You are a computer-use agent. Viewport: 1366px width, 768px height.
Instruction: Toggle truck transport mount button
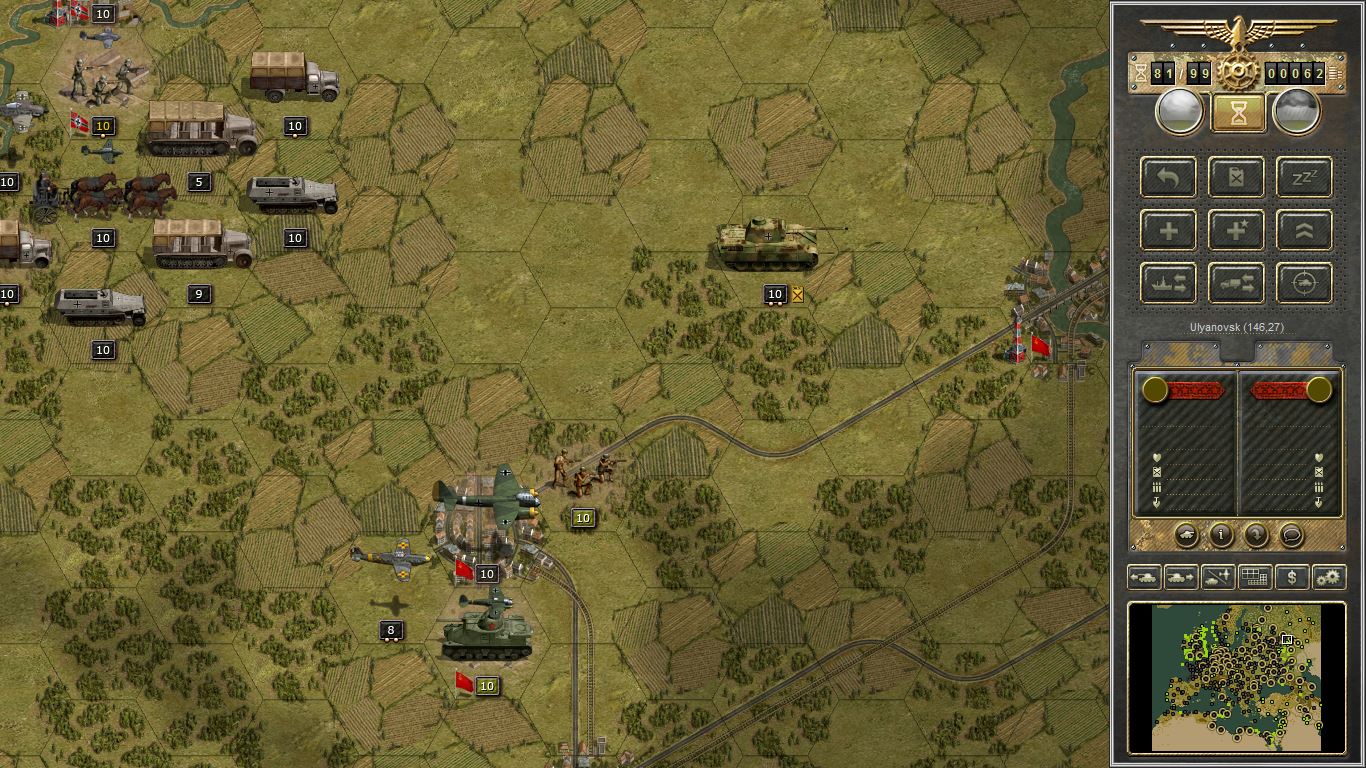pos(1237,283)
